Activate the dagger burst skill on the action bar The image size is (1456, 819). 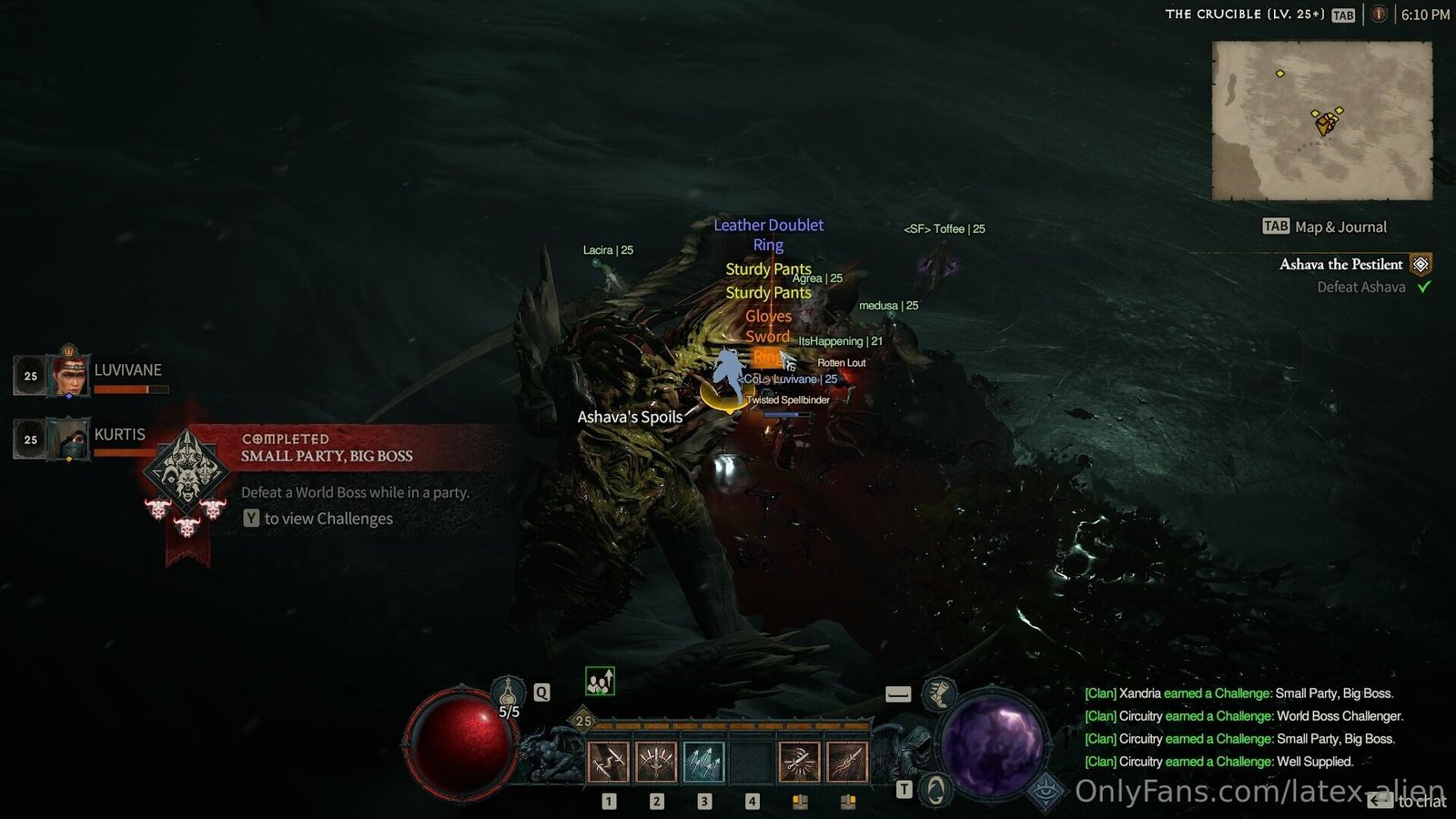pos(799,762)
